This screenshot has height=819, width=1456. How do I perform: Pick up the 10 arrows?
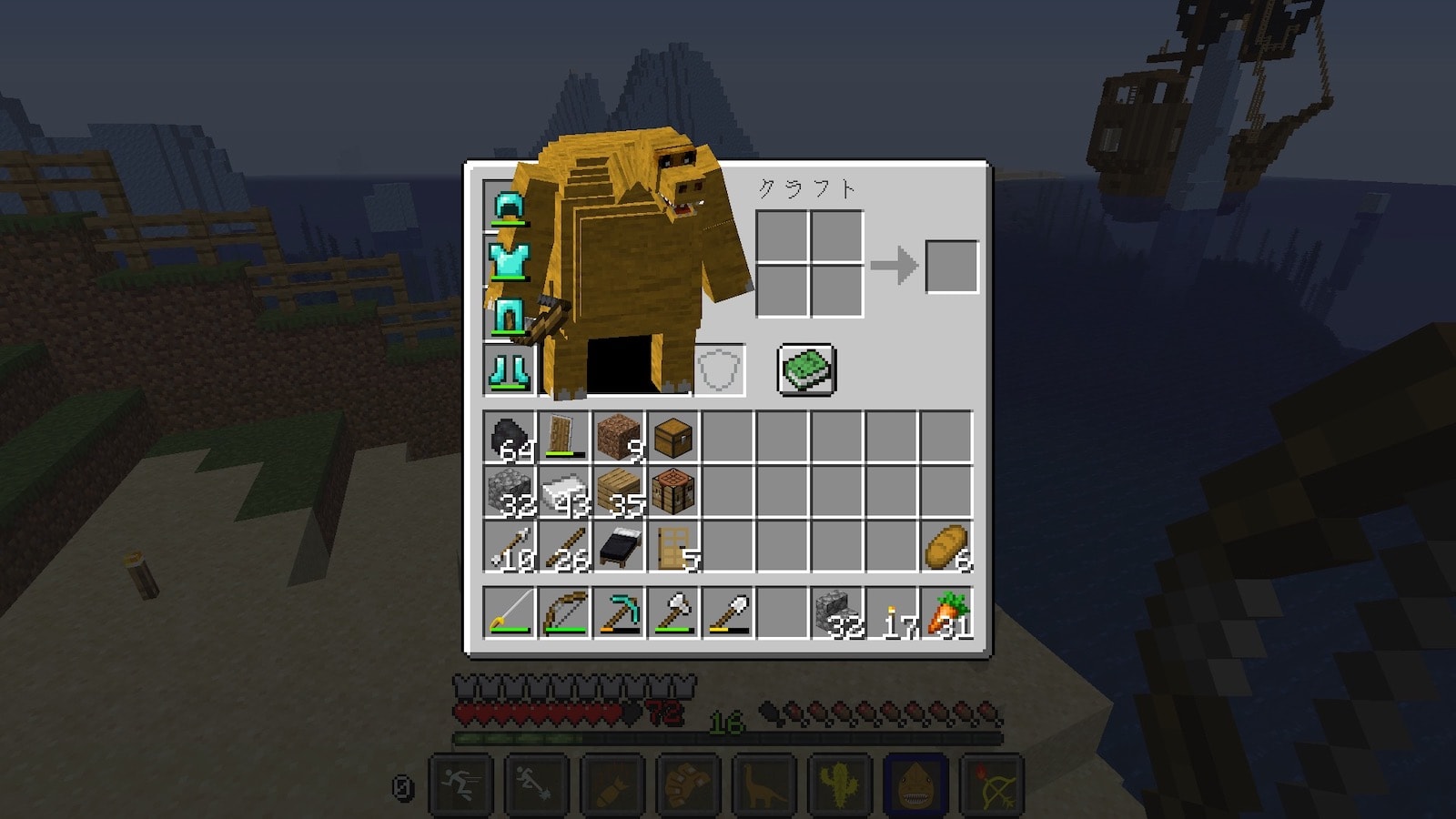click(510, 547)
